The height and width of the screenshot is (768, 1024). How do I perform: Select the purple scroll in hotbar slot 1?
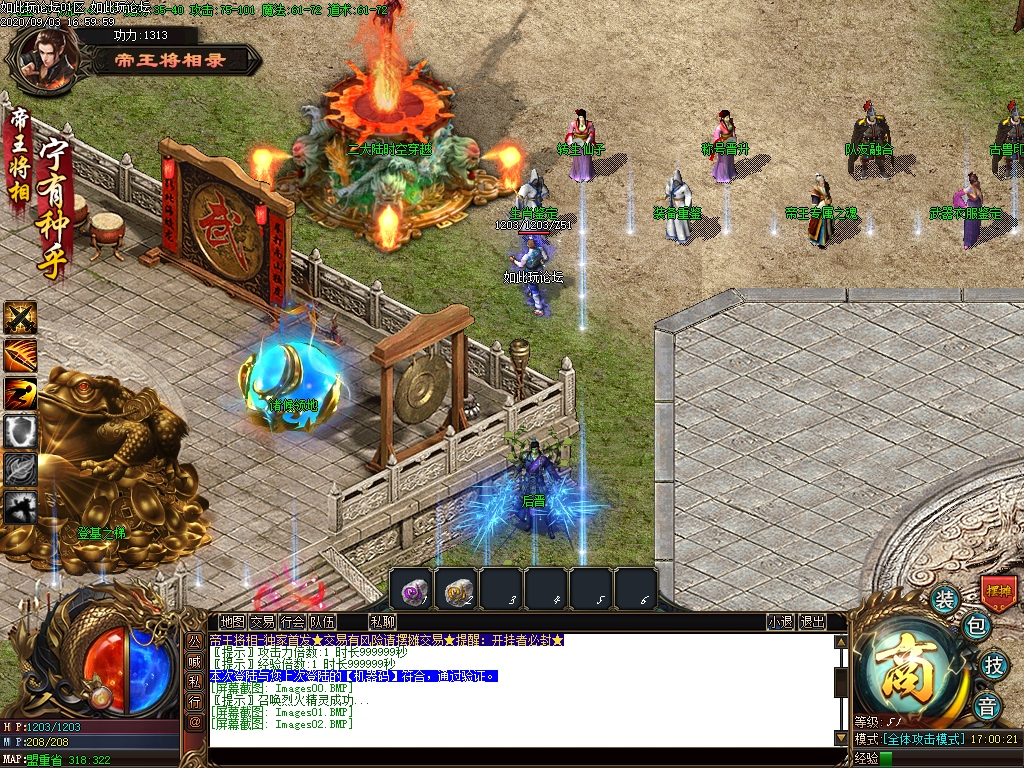click(x=411, y=590)
